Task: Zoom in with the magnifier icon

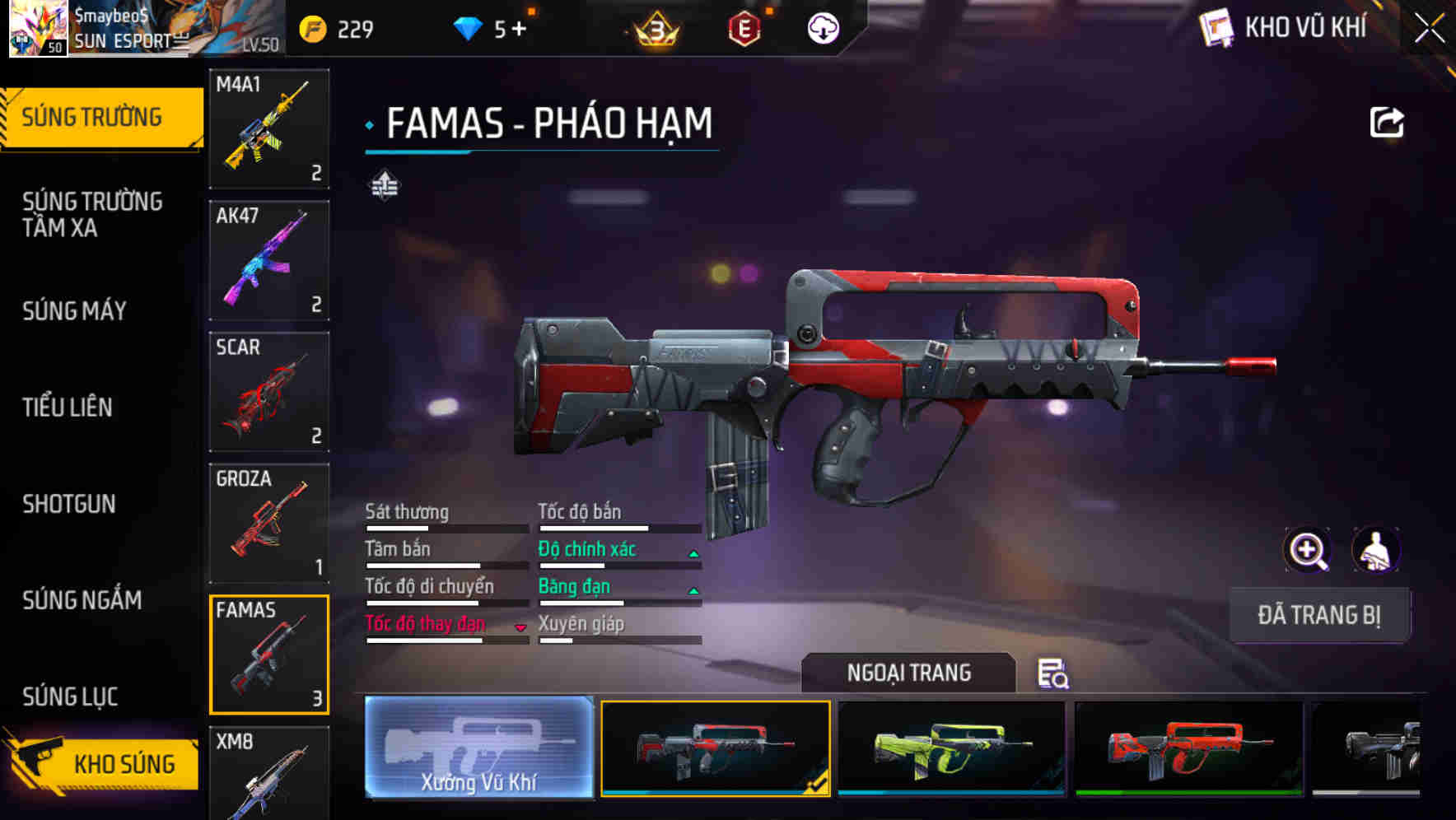Action: pos(1307,550)
